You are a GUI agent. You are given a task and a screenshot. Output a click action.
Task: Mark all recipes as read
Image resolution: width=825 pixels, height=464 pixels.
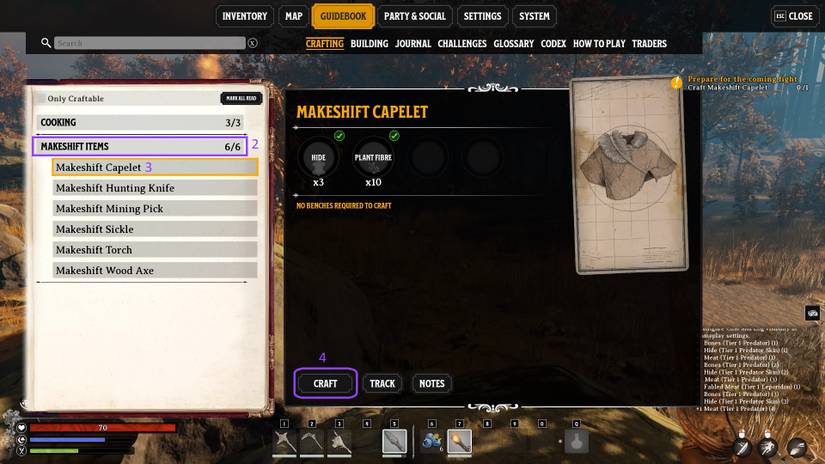[240, 99]
